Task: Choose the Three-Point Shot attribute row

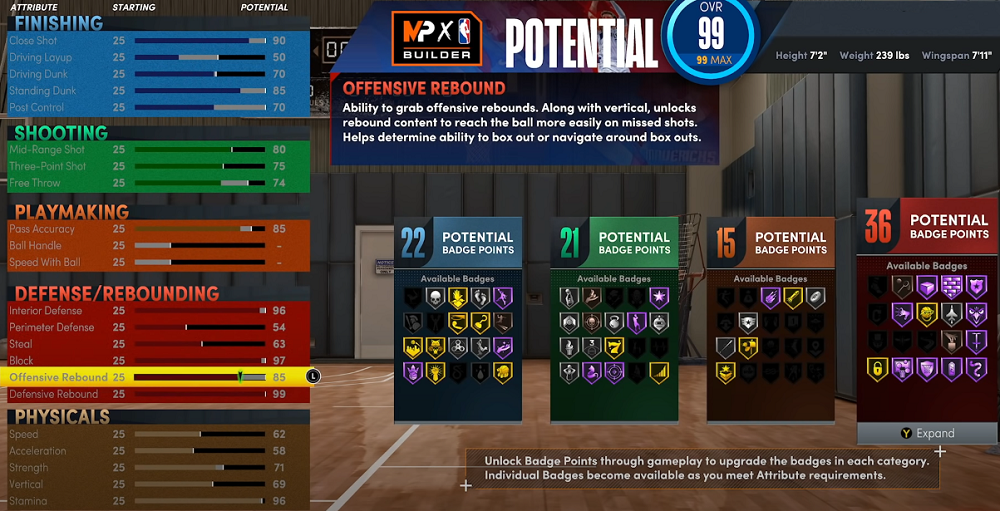Action: pyautogui.click(x=150, y=166)
